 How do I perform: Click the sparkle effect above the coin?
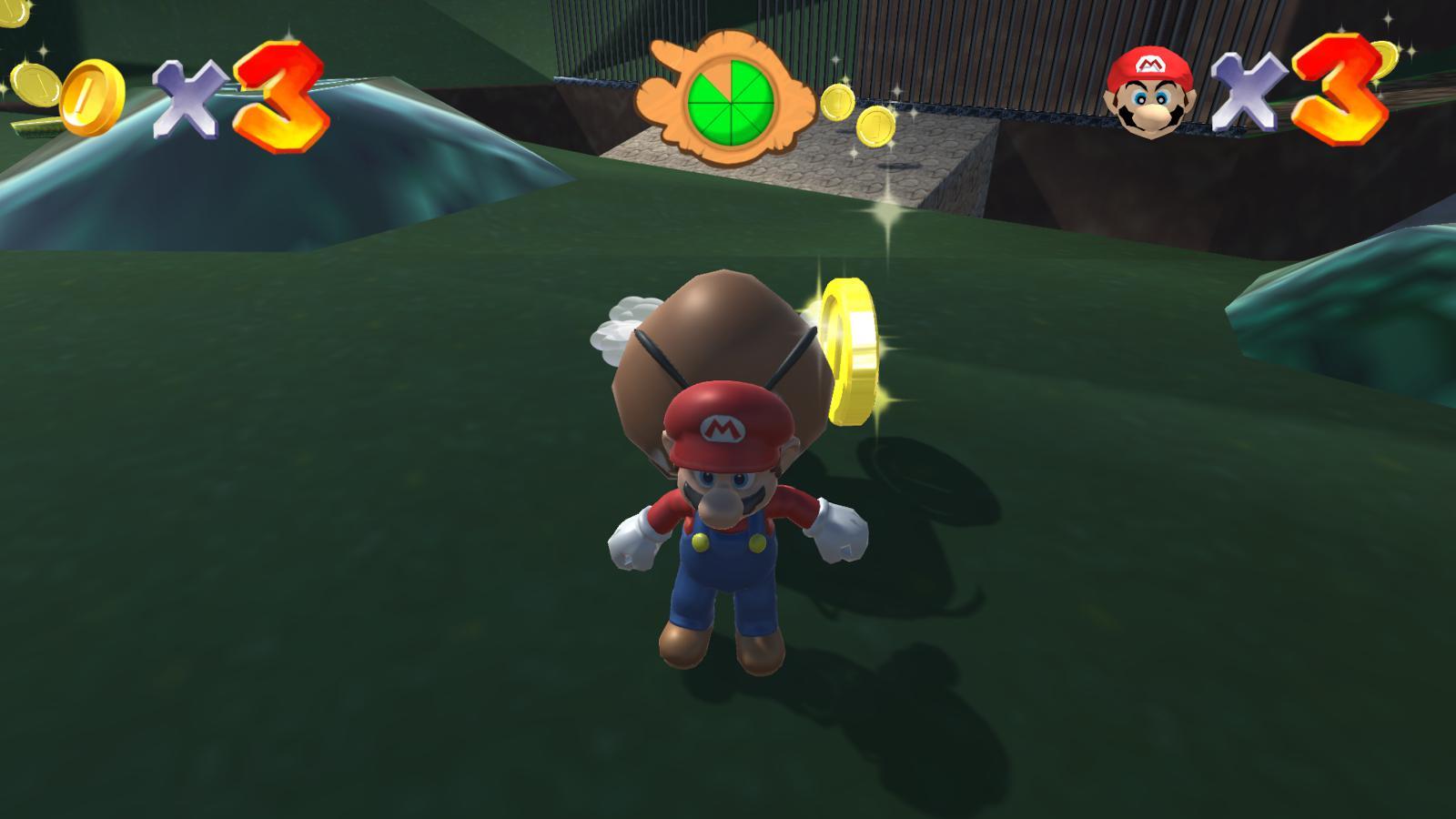coord(887,209)
